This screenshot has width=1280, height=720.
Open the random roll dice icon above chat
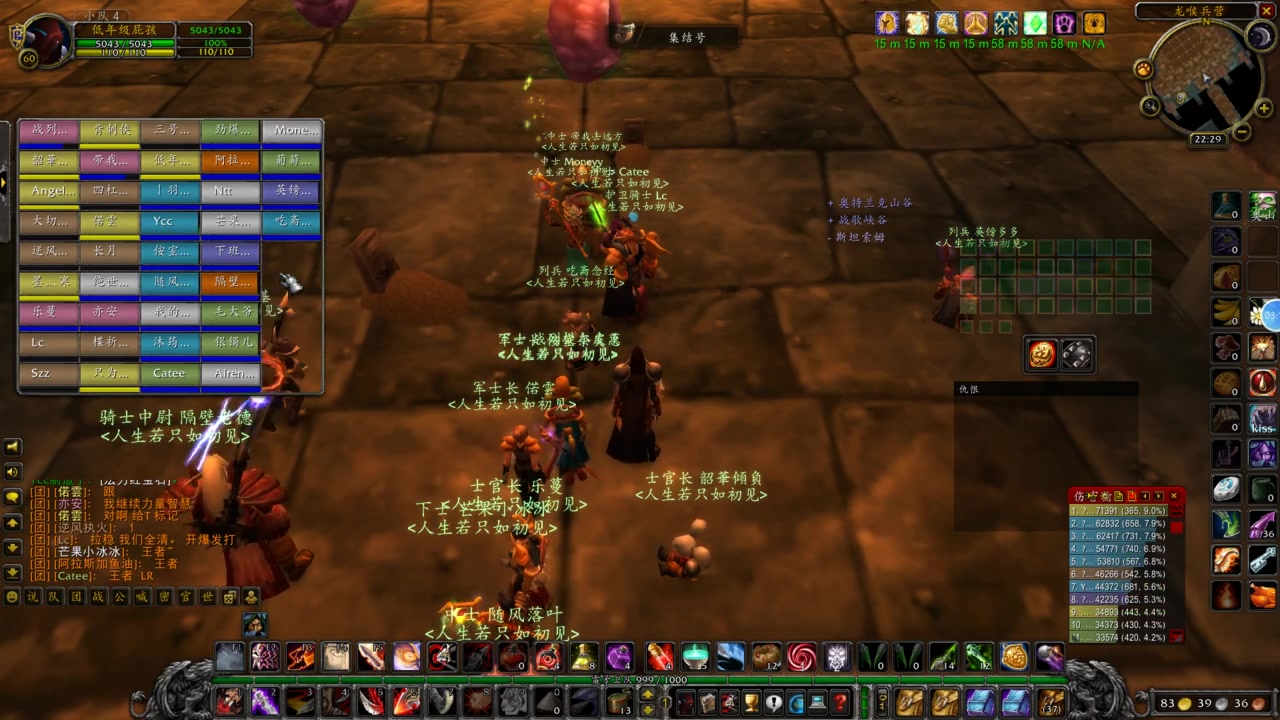click(230, 598)
